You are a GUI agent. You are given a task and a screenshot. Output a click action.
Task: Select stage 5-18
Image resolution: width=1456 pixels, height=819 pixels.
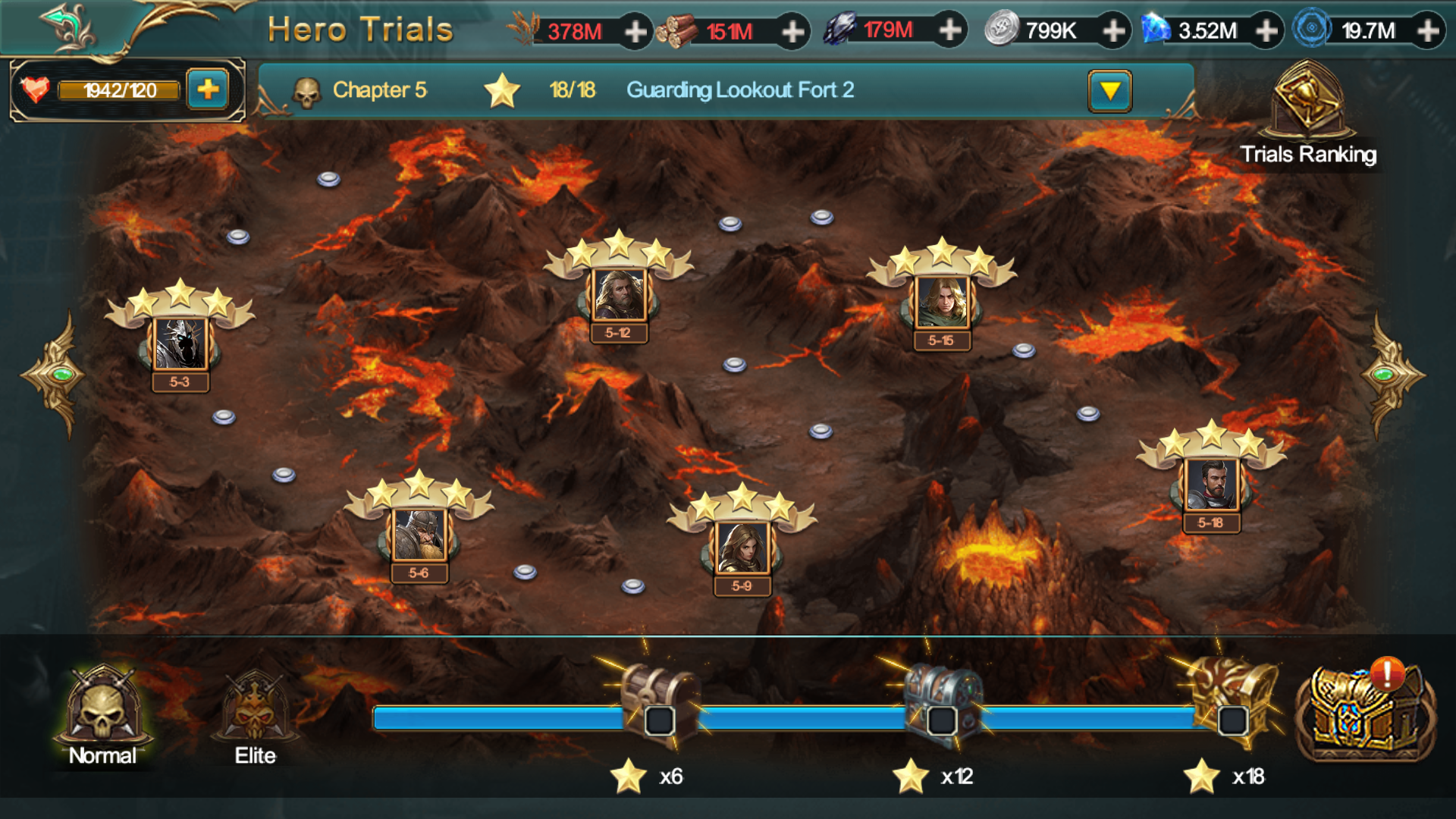pyautogui.click(x=1211, y=485)
